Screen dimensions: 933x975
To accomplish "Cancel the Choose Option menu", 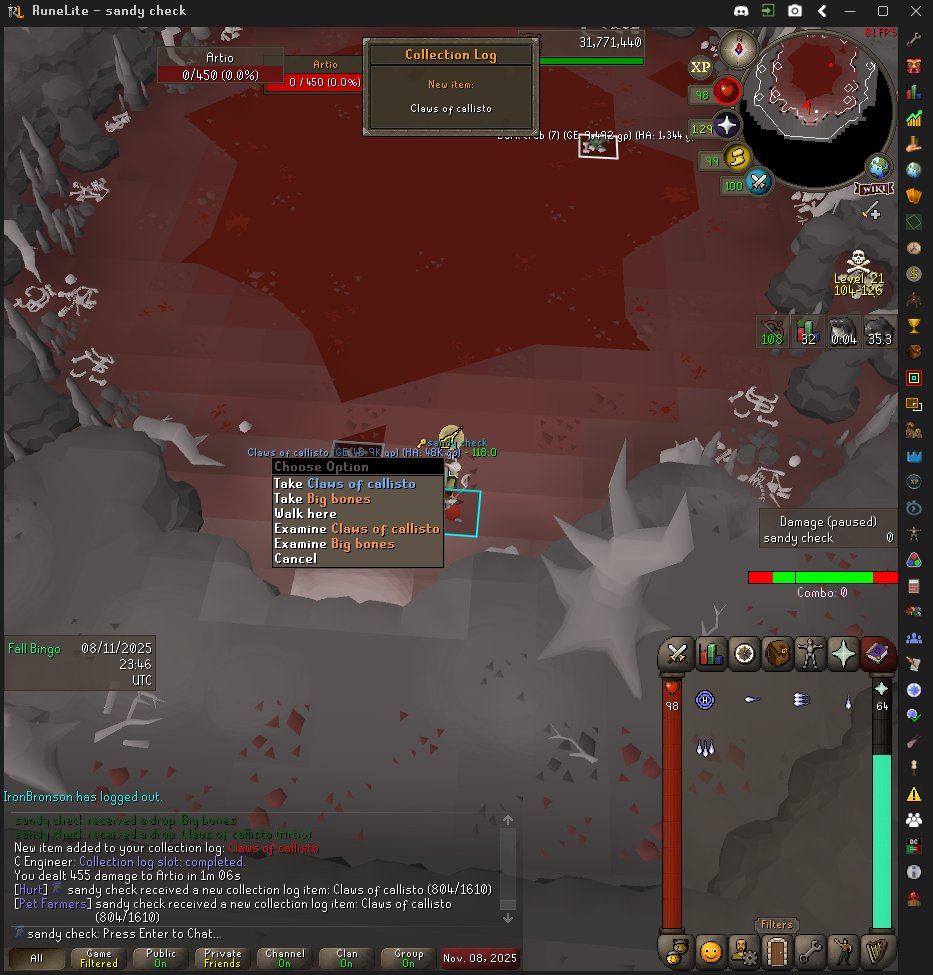I will (295, 559).
